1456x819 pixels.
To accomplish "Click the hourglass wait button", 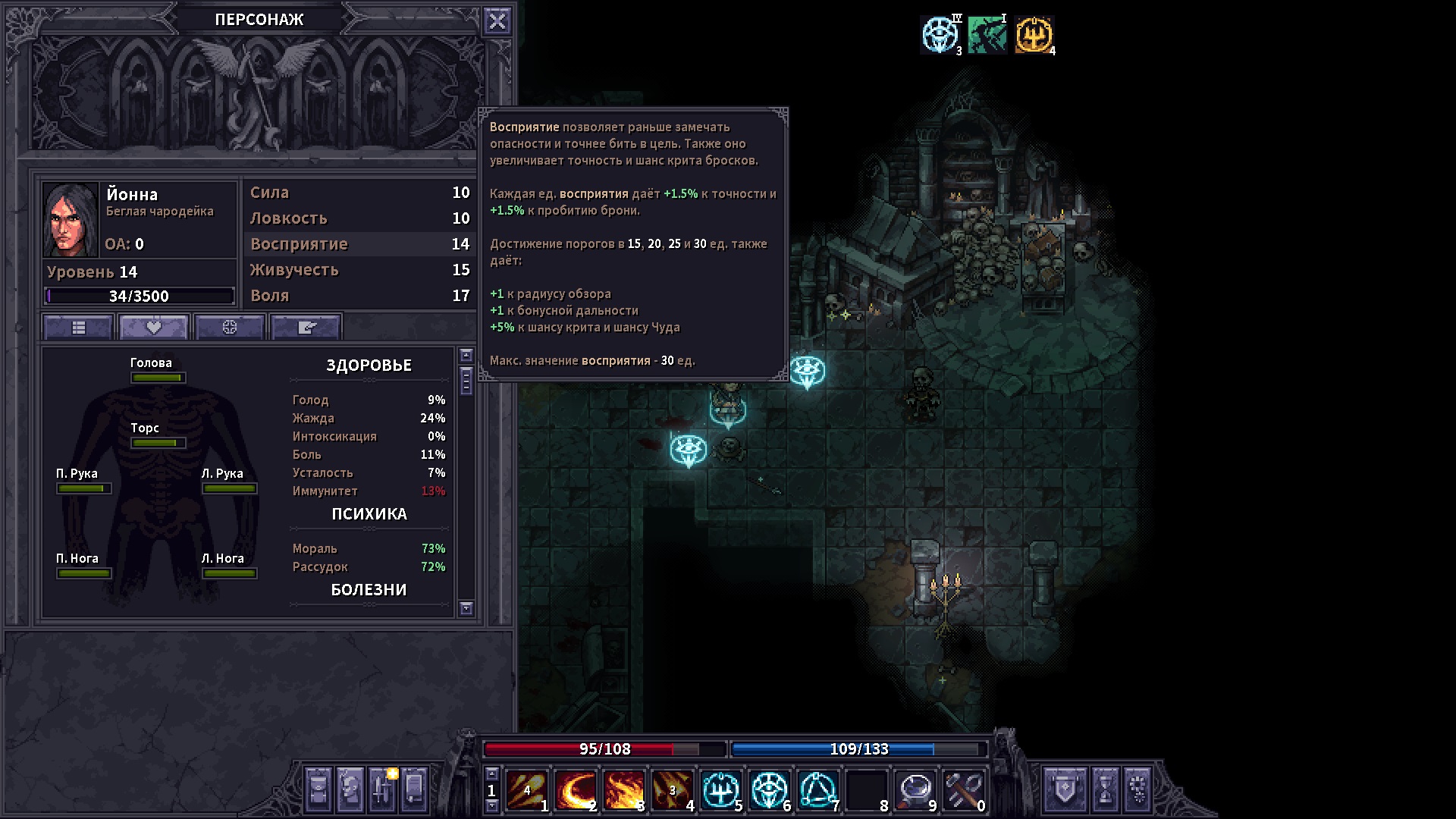I will coord(1106,789).
